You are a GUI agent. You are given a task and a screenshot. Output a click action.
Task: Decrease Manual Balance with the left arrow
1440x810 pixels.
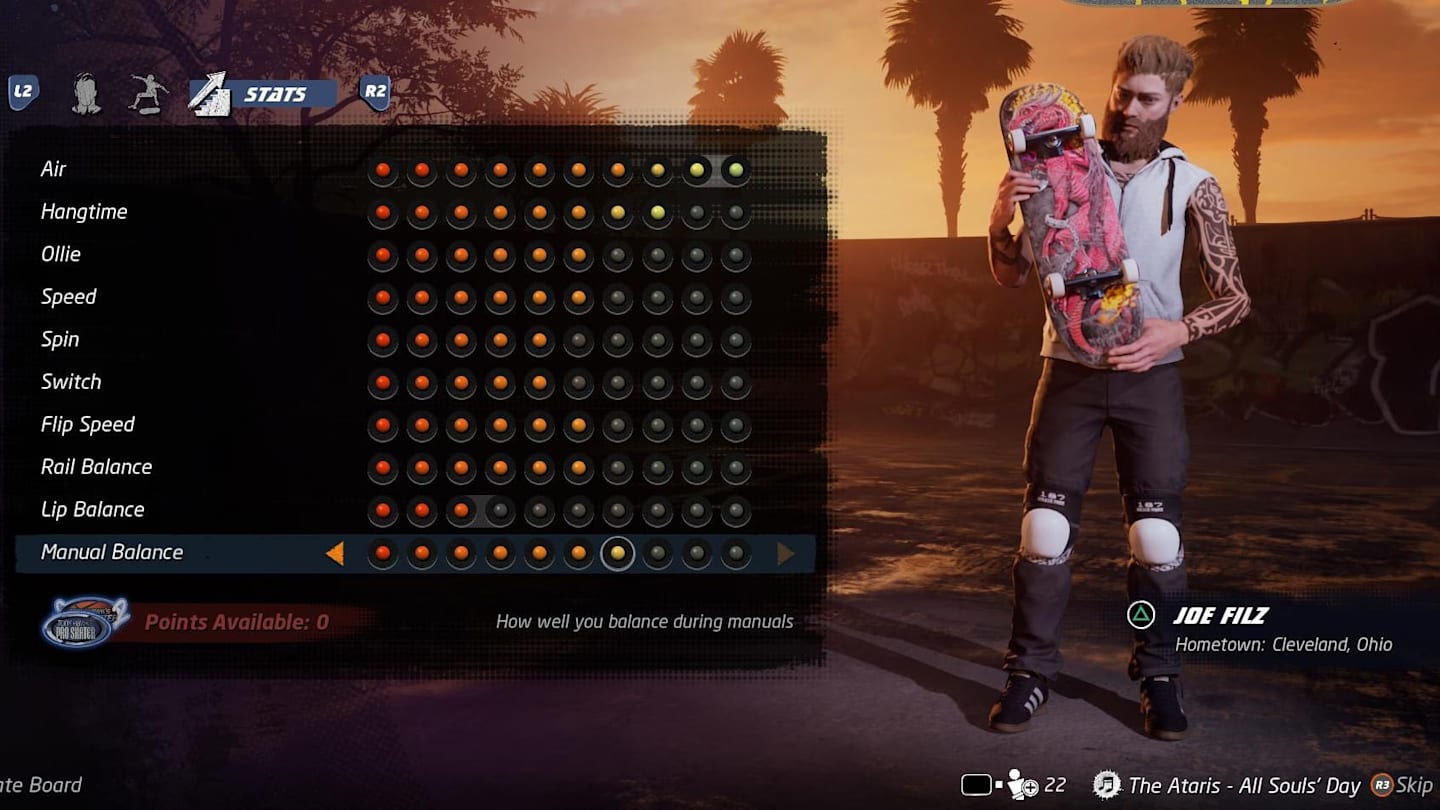click(335, 553)
